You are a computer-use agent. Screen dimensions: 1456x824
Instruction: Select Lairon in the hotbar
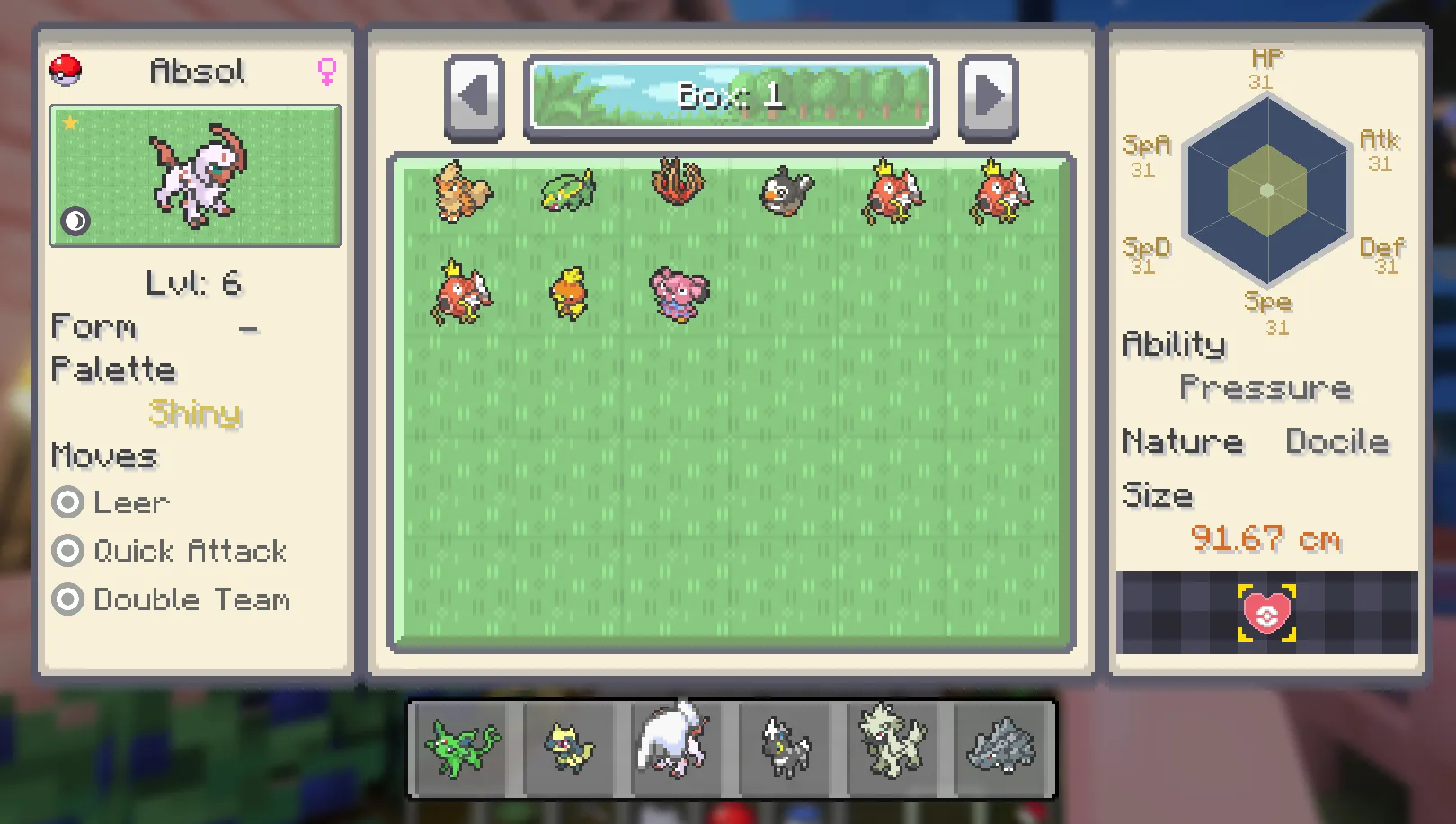coord(999,750)
